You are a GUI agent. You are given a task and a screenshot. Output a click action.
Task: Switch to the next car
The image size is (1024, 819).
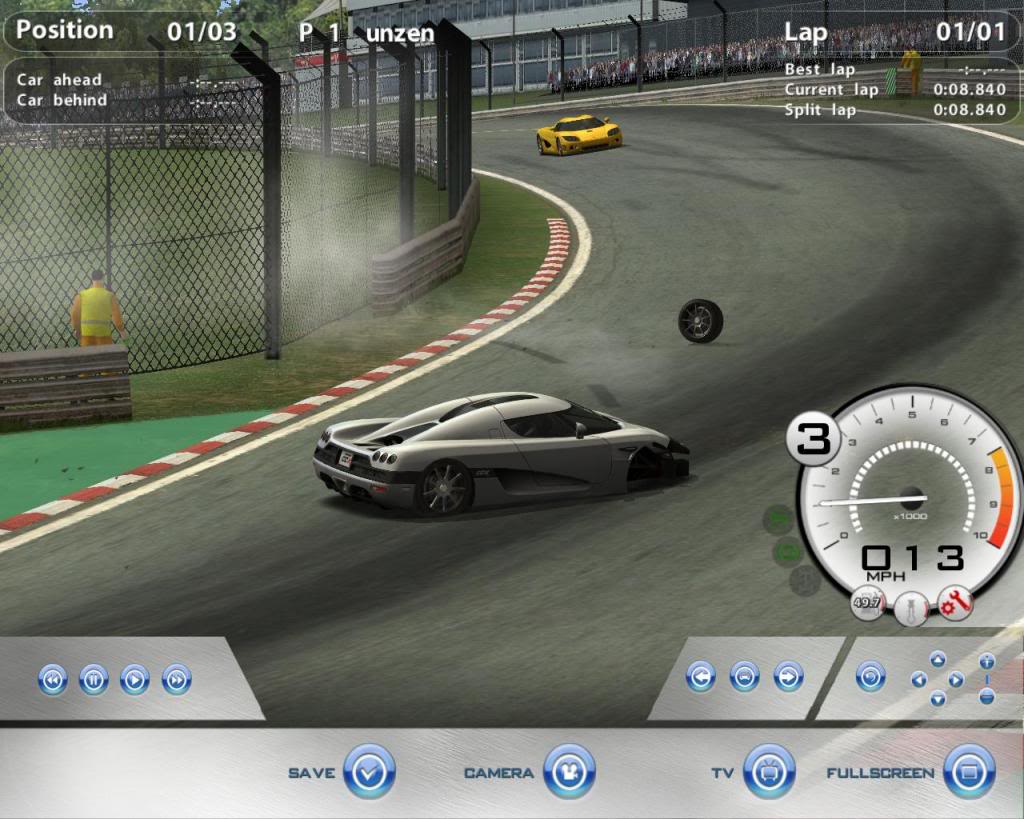pos(788,677)
